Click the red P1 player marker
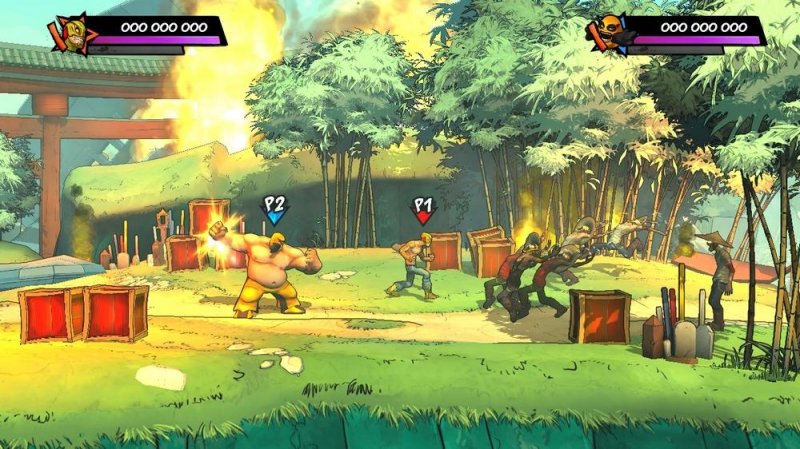Image resolution: width=800 pixels, height=449 pixels. coord(423,209)
